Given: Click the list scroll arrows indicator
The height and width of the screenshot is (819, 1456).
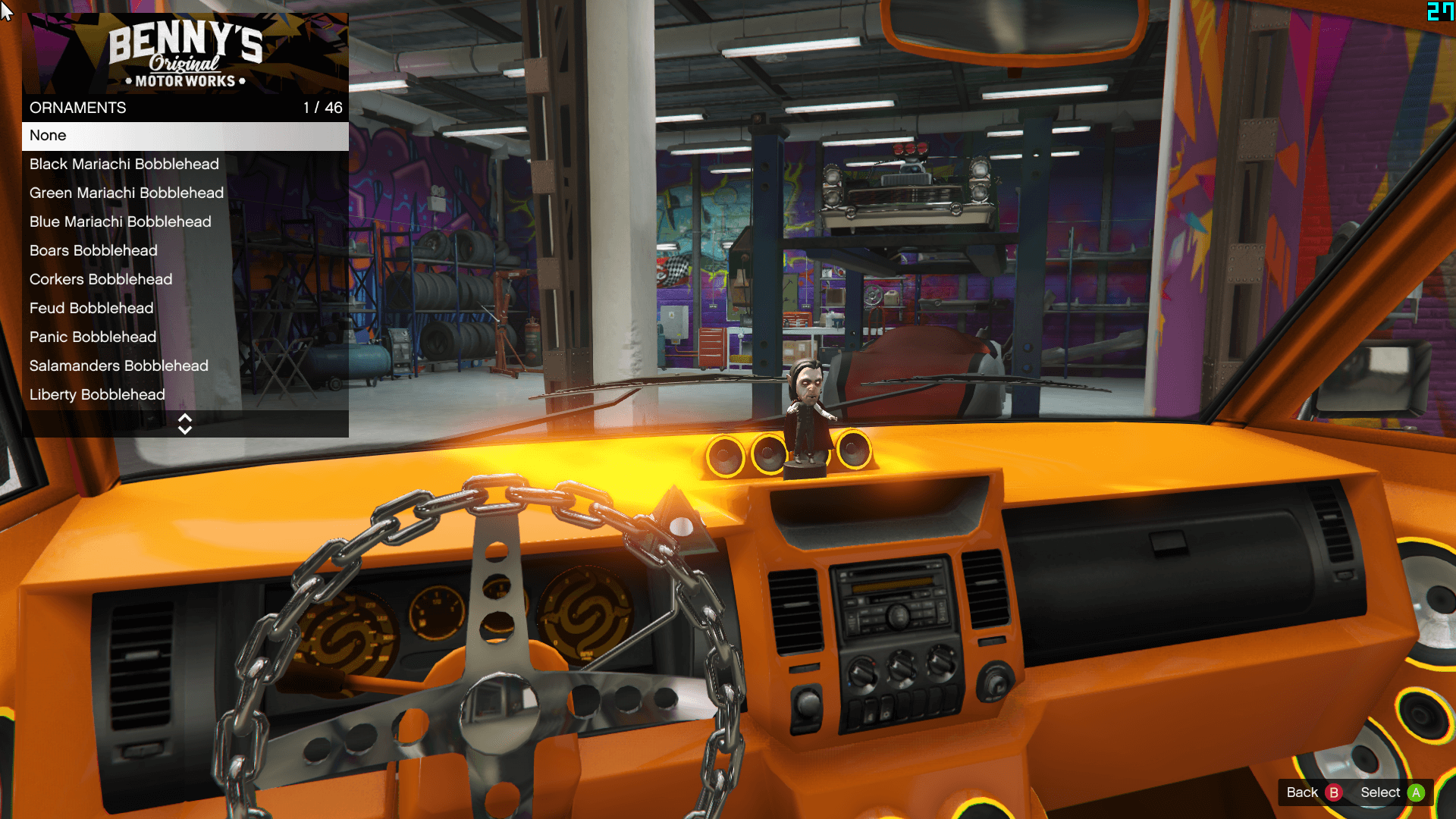Looking at the screenshot, I should [185, 424].
